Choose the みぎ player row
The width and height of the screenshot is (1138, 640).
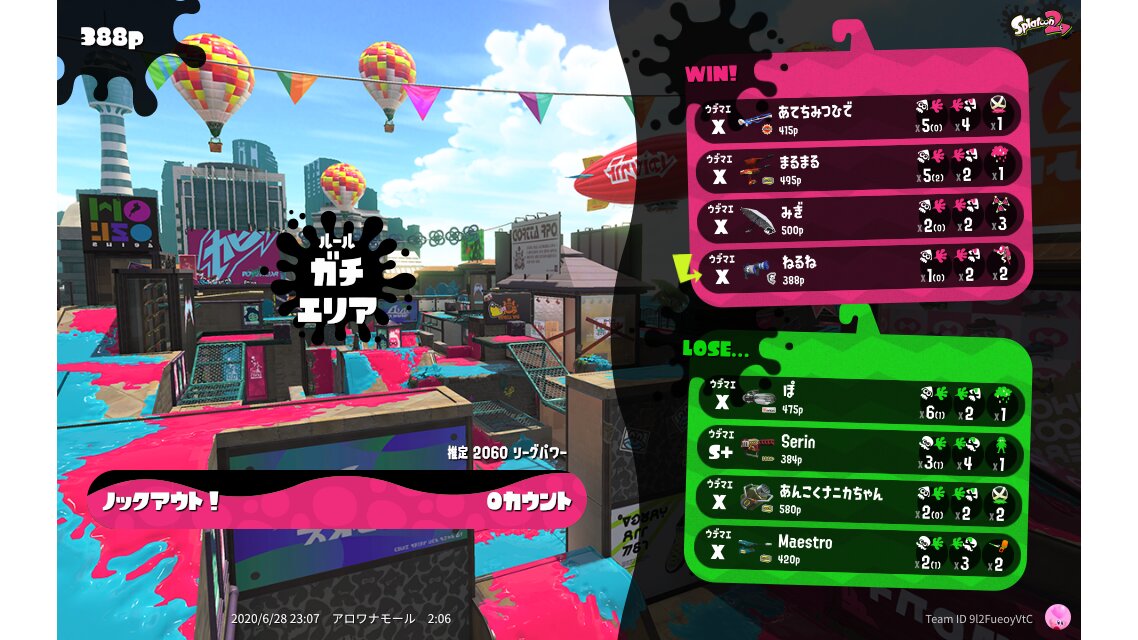tap(860, 218)
